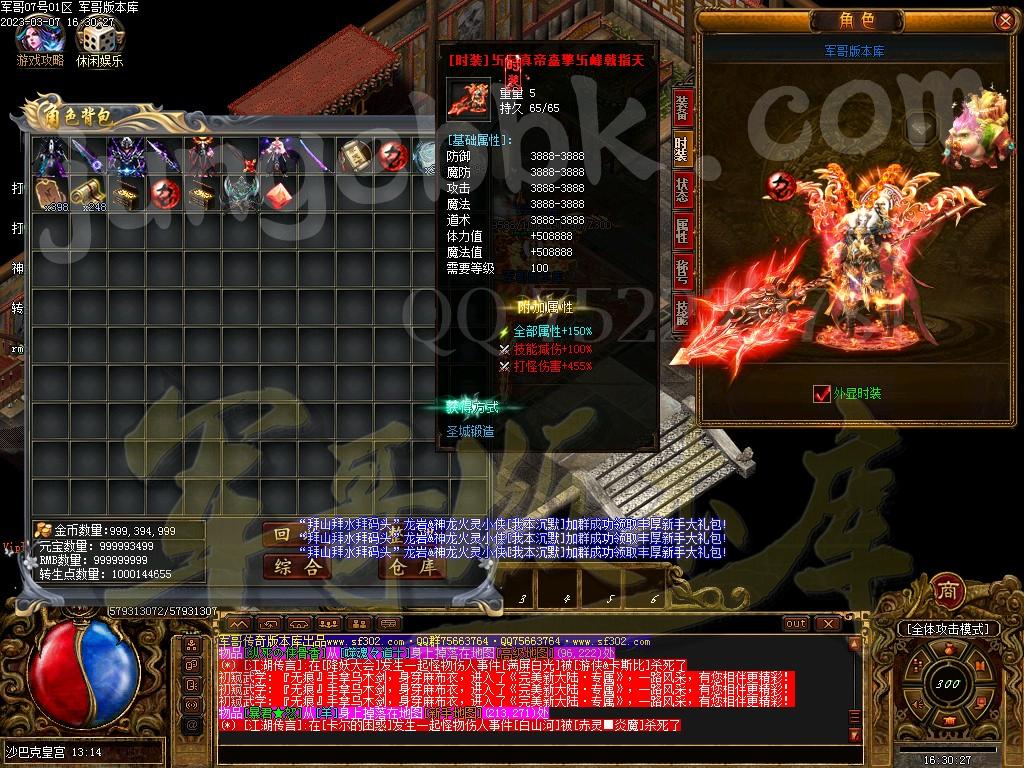The height and width of the screenshot is (768, 1024).
Task: Toggle the 外显时装 checkbox
Action: click(822, 394)
